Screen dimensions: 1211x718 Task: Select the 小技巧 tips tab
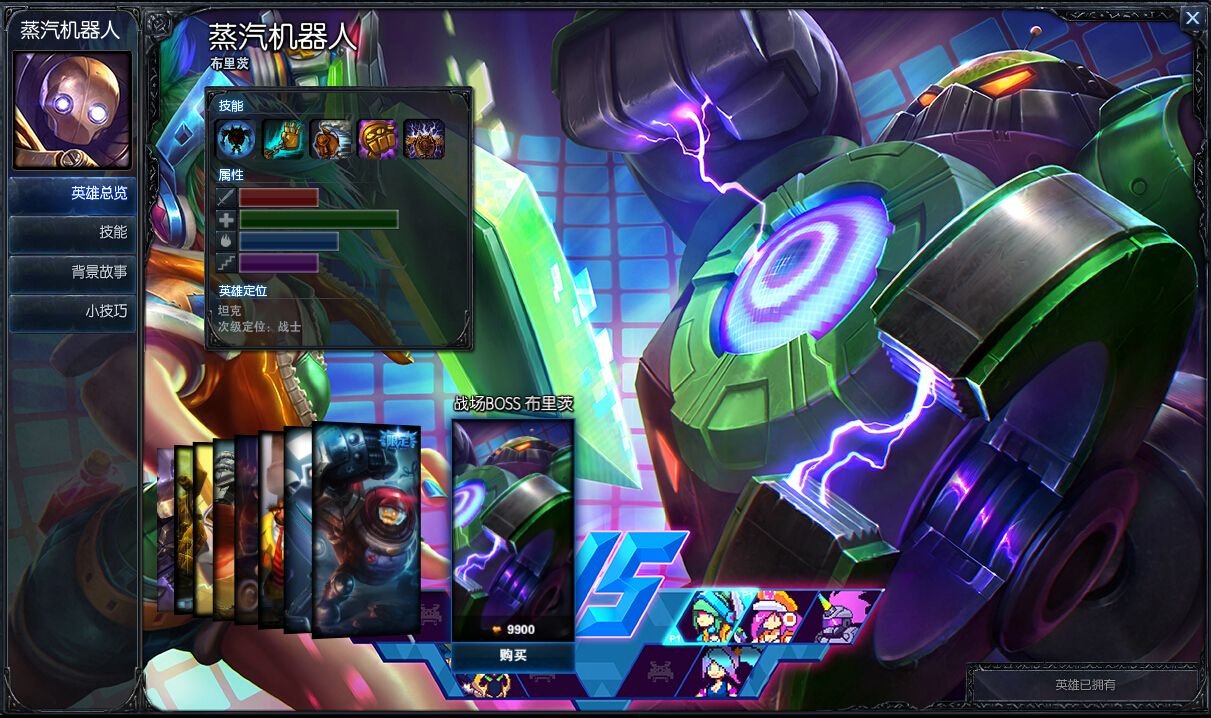73,311
